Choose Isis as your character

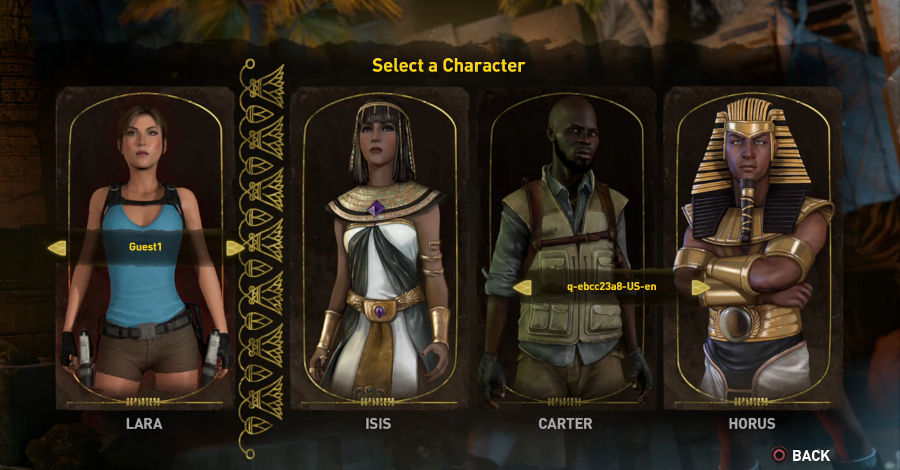coord(378,250)
